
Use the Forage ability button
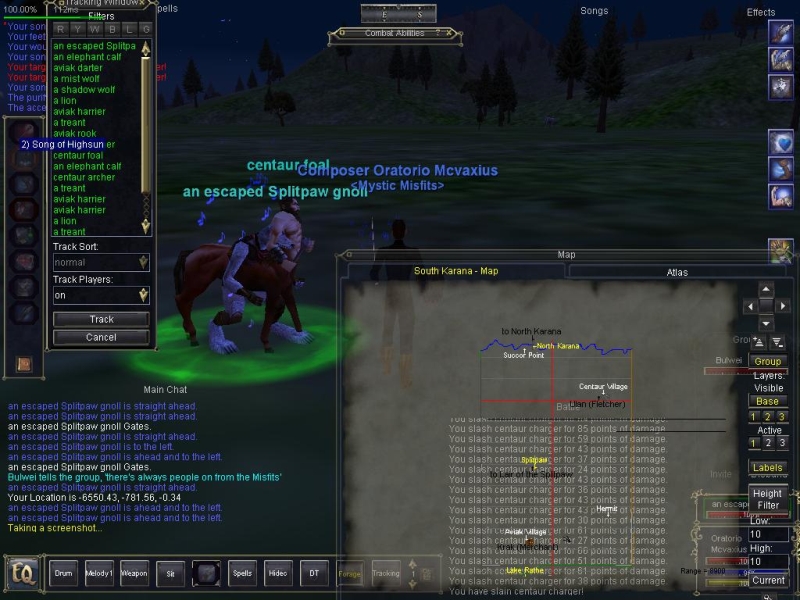point(350,574)
